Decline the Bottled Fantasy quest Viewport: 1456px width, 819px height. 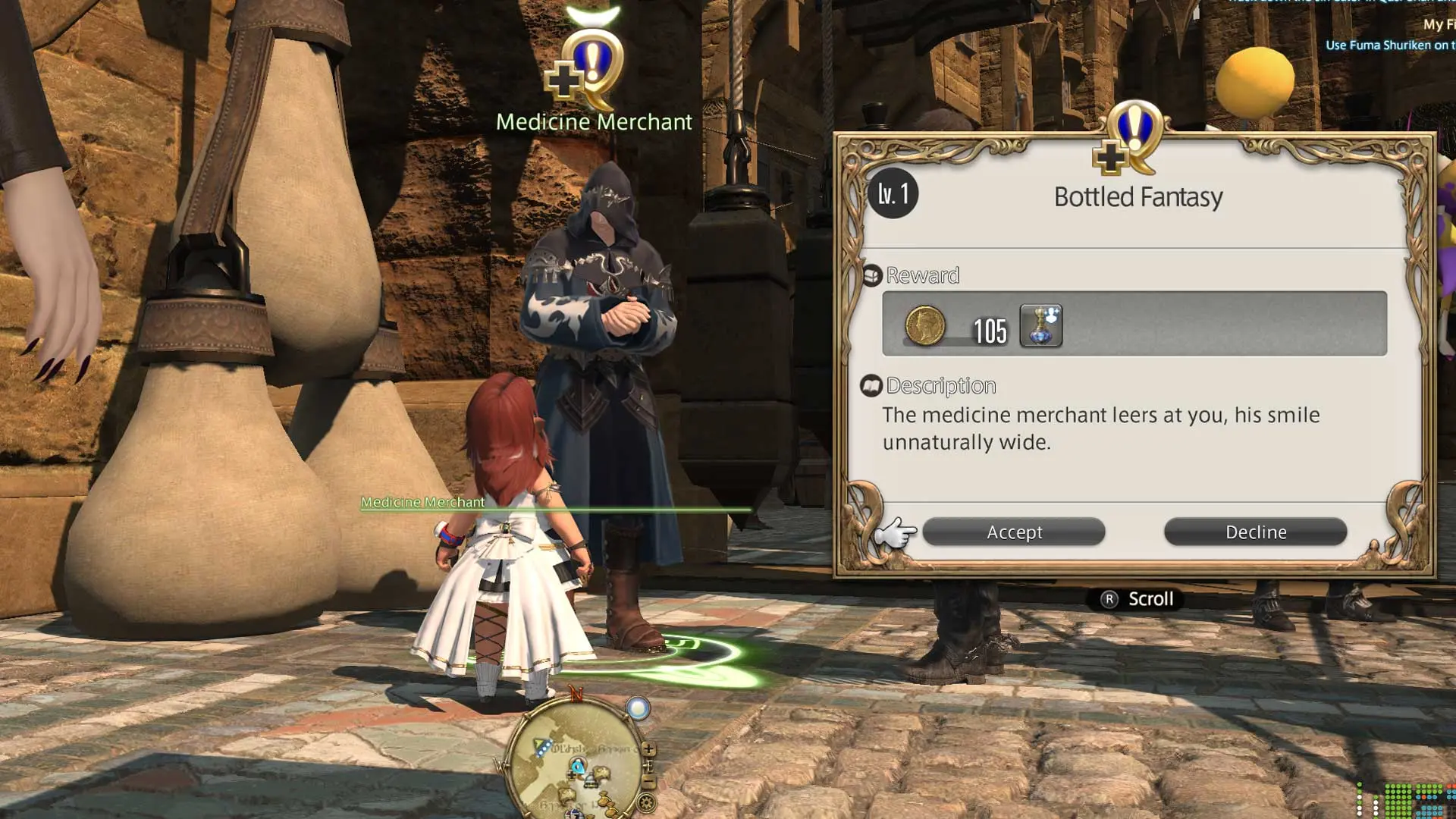[1256, 532]
